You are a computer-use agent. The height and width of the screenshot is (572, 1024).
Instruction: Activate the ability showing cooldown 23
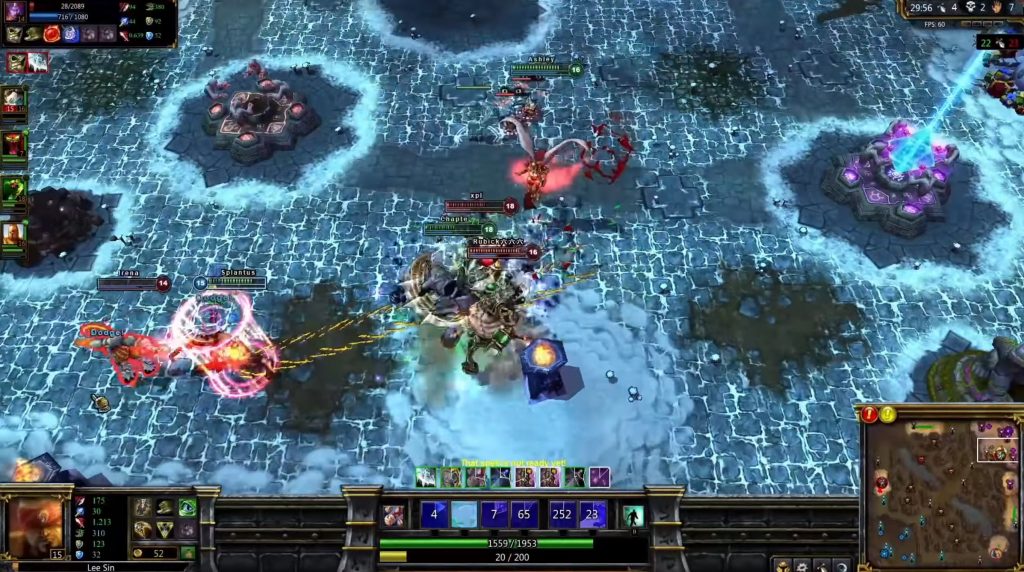tap(593, 515)
